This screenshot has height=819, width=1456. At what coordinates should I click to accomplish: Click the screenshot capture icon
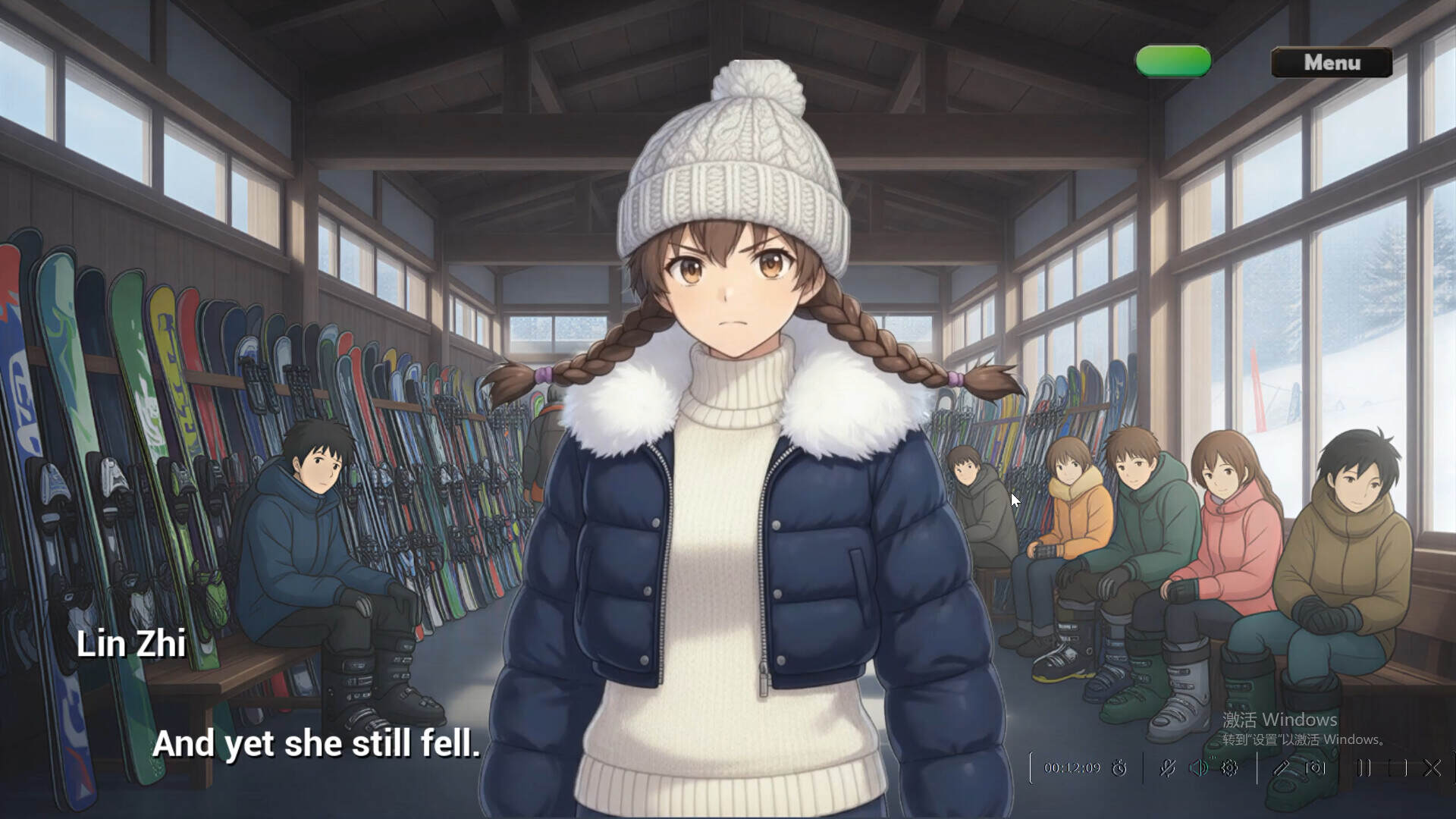point(1315,768)
